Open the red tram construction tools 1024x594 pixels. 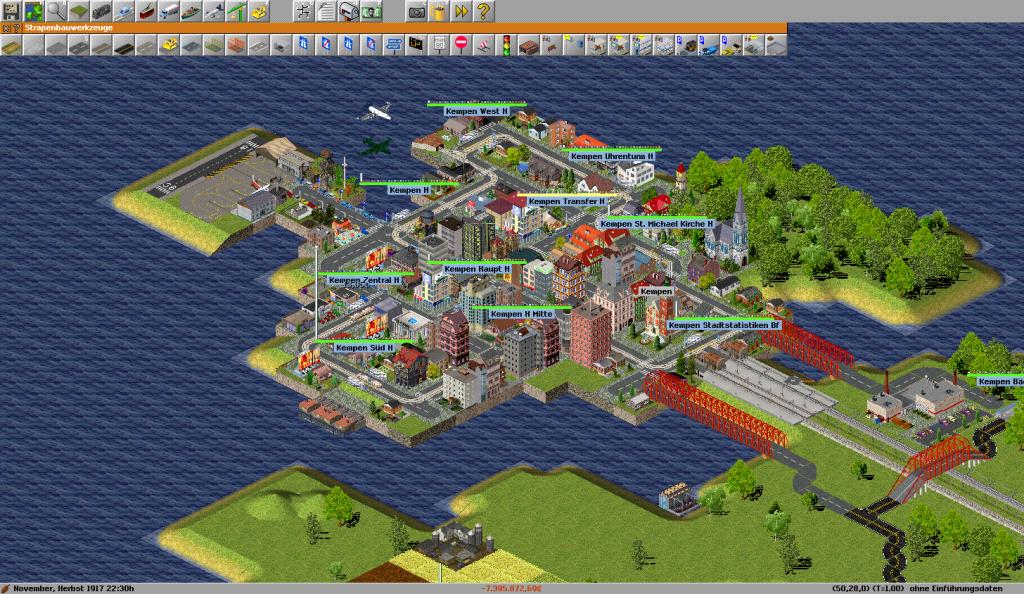(147, 11)
